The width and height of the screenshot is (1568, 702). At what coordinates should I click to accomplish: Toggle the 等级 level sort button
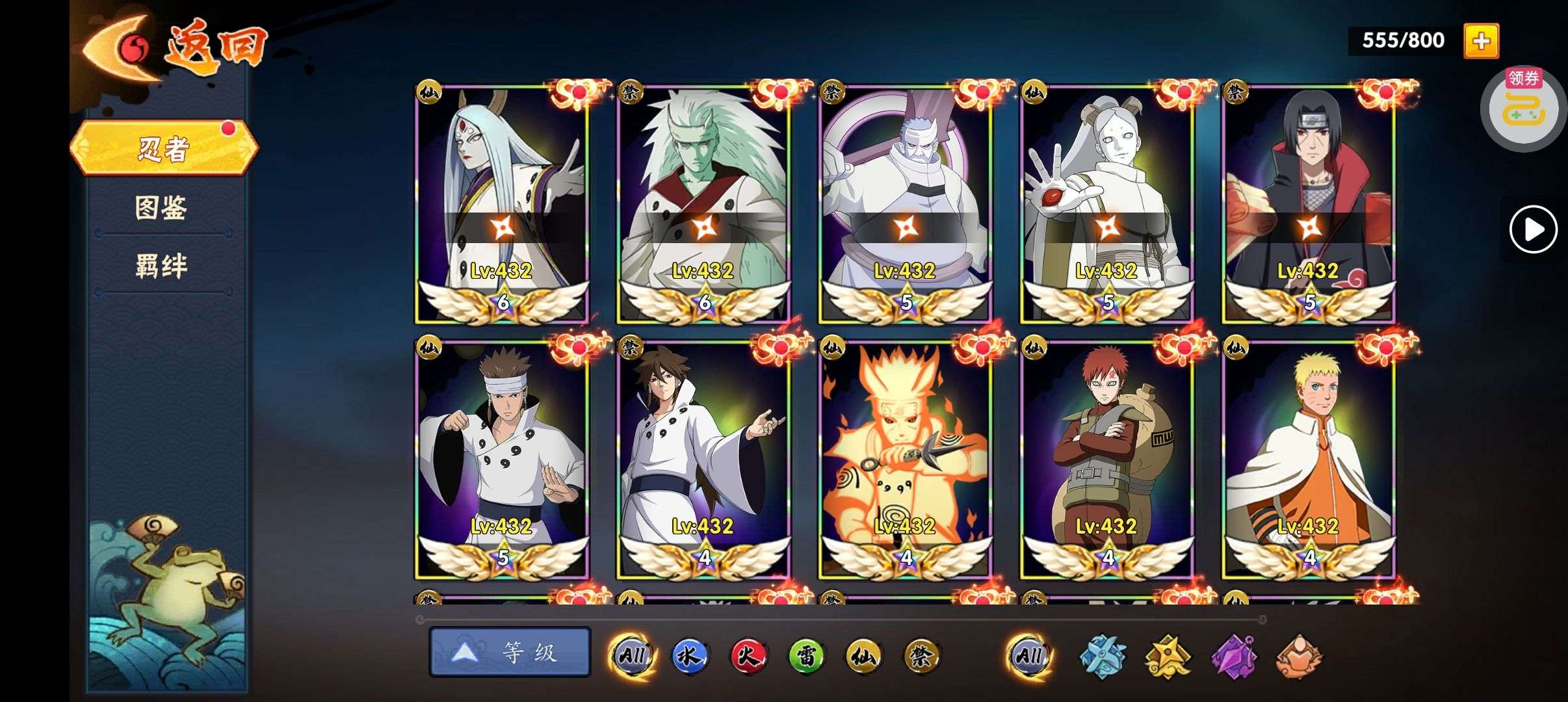(x=510, y=652)
